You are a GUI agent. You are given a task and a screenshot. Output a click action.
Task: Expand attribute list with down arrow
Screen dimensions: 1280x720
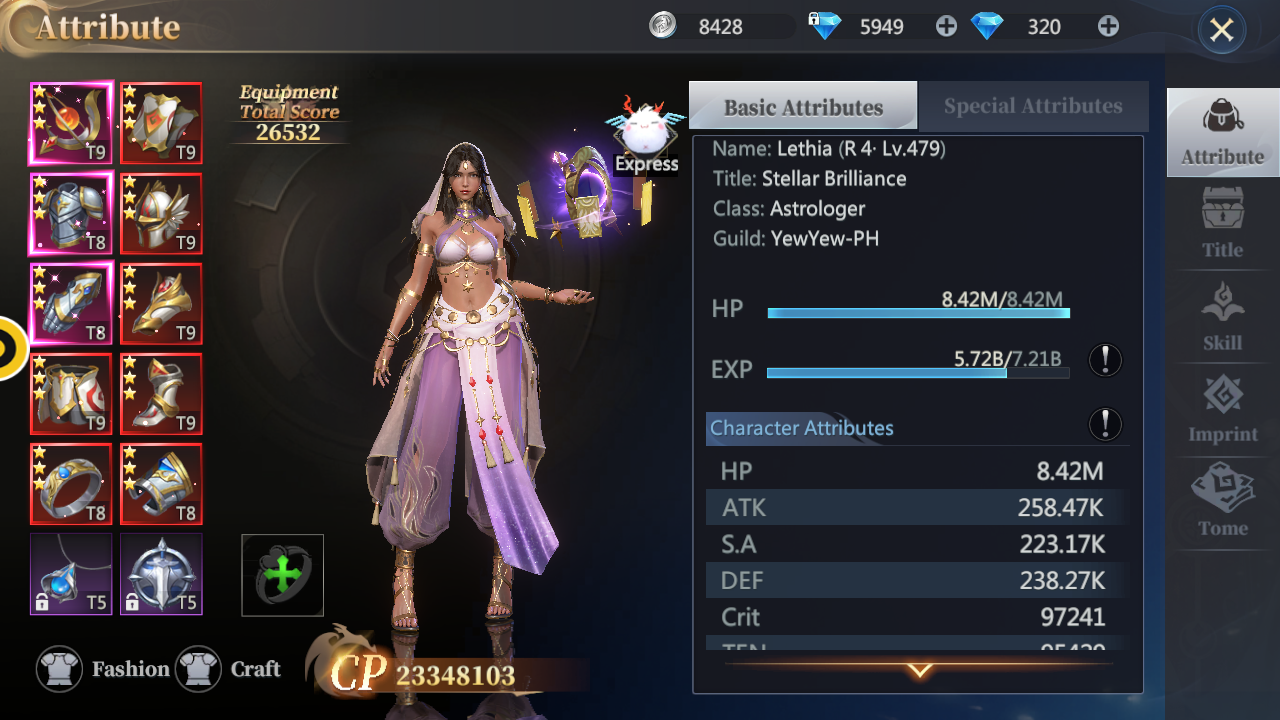pyautogui.click(x=919, y=670)
